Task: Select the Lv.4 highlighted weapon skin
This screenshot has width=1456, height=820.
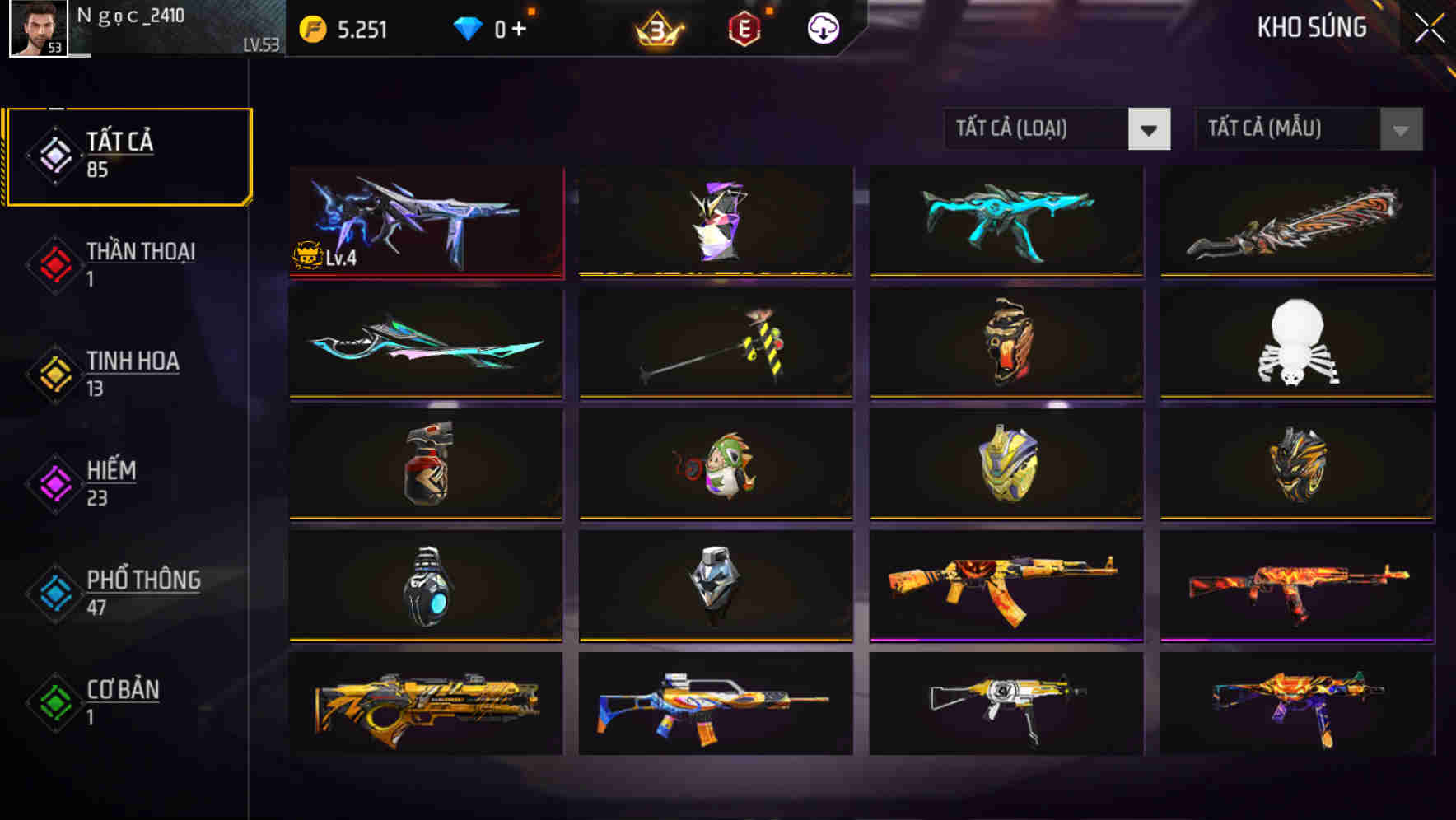Action: [426, 221]
